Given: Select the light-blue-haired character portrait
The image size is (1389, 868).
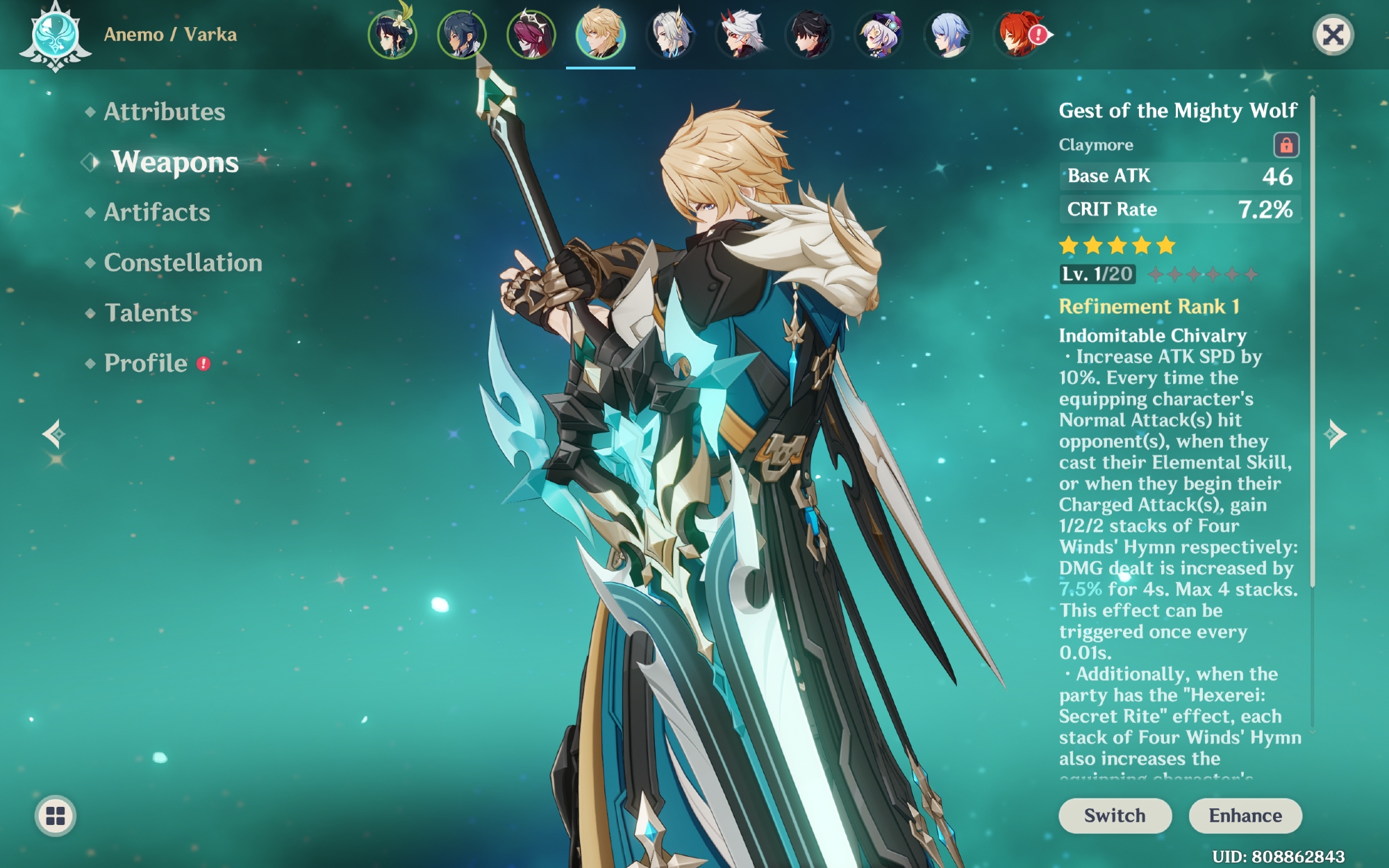Looking at the screenshot, I should coord(948,34).
